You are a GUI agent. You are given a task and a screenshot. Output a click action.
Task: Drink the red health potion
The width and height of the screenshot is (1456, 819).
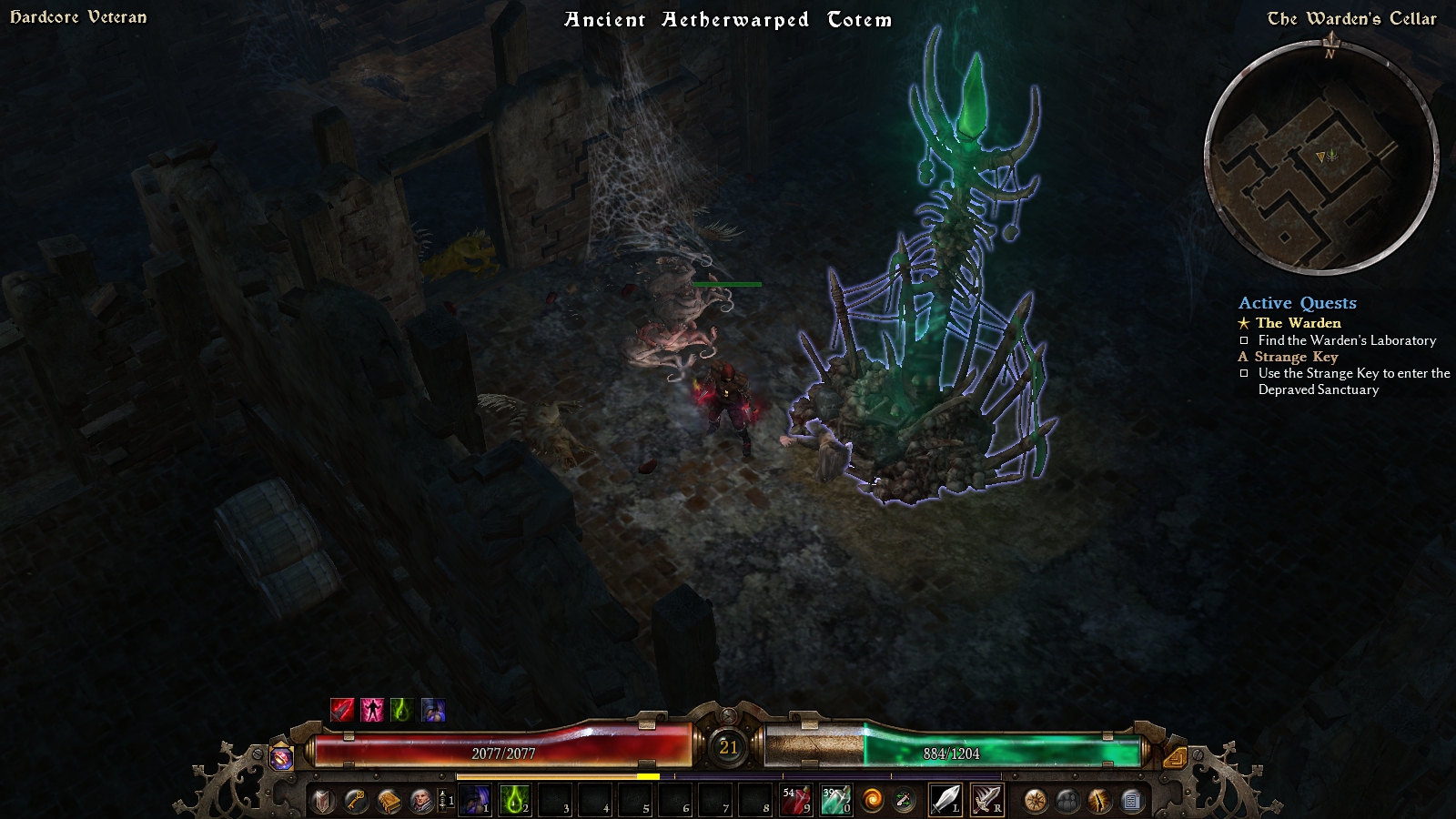795,801
